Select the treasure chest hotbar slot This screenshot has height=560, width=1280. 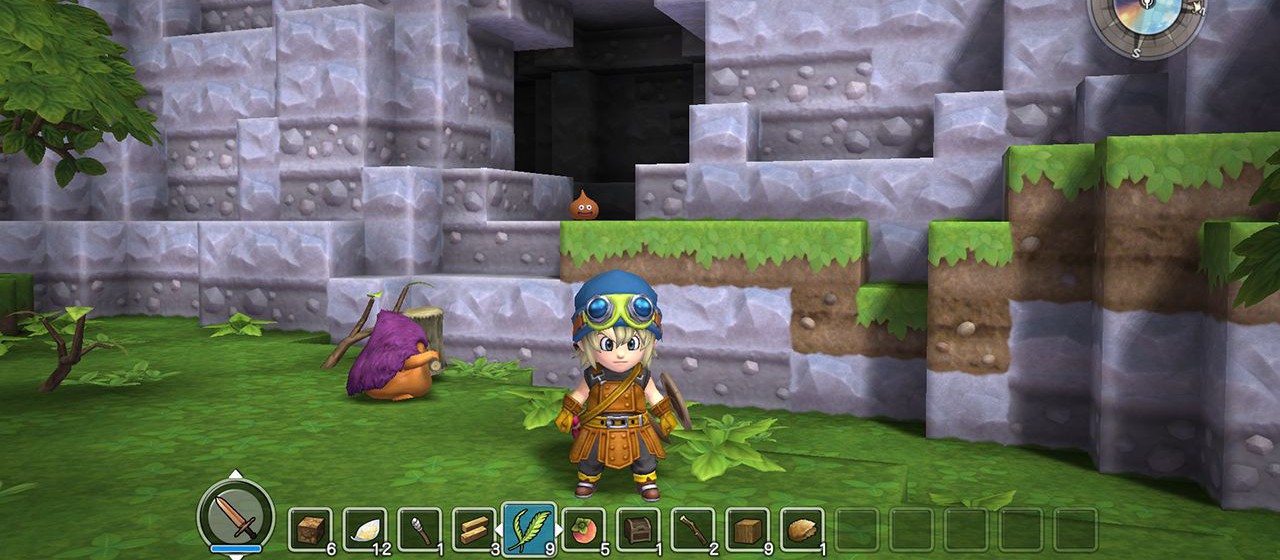click(x=638, y=529)
